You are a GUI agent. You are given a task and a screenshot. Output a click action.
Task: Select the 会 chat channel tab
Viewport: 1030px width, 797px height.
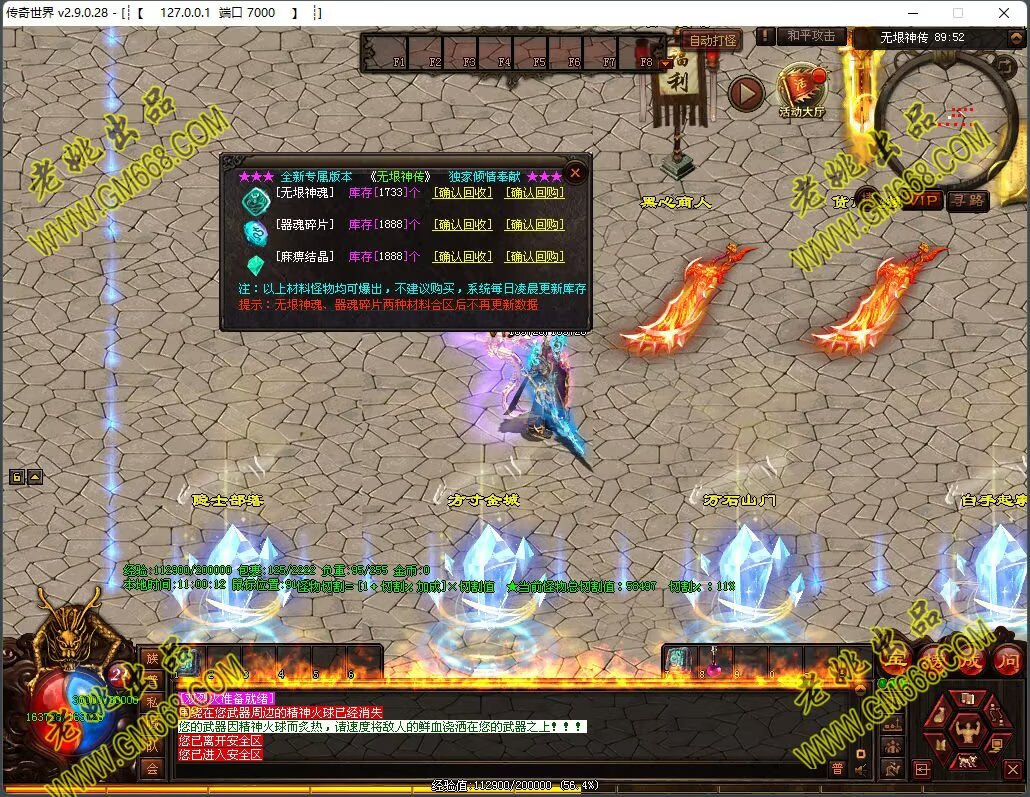click(x=151, y=768)
